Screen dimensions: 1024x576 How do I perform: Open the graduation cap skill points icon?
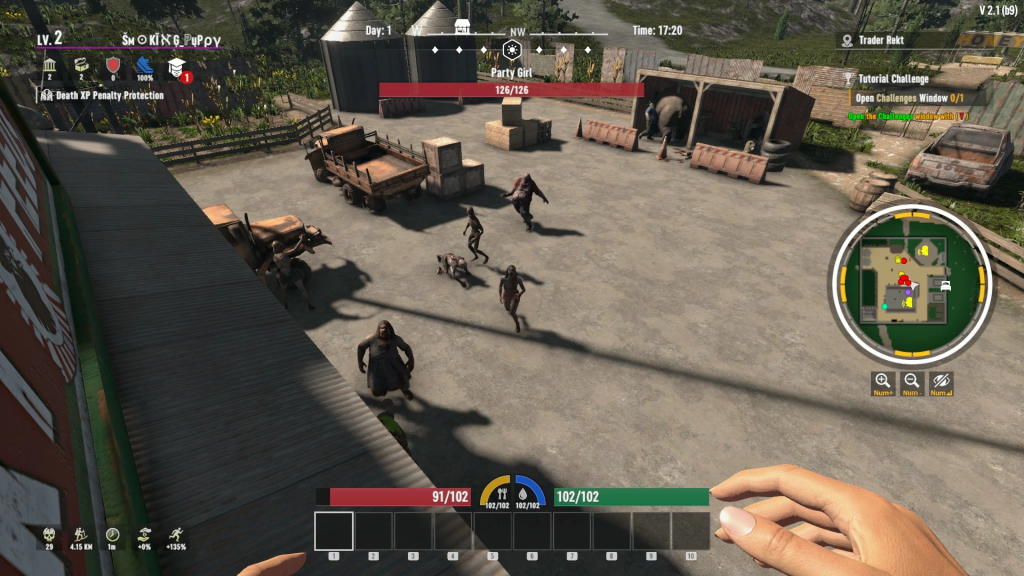pos(177,67)
